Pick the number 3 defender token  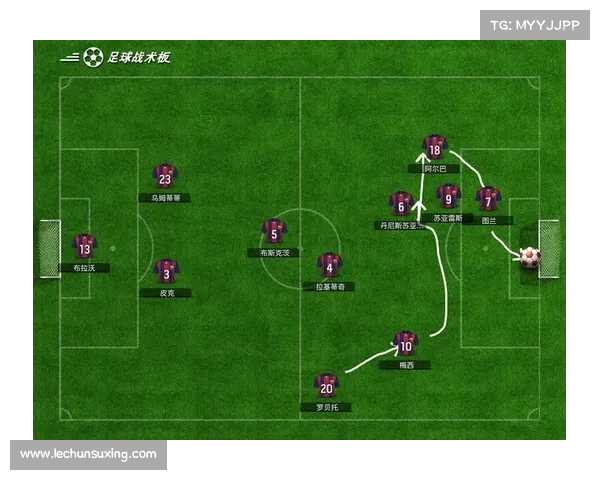(166, 271)
